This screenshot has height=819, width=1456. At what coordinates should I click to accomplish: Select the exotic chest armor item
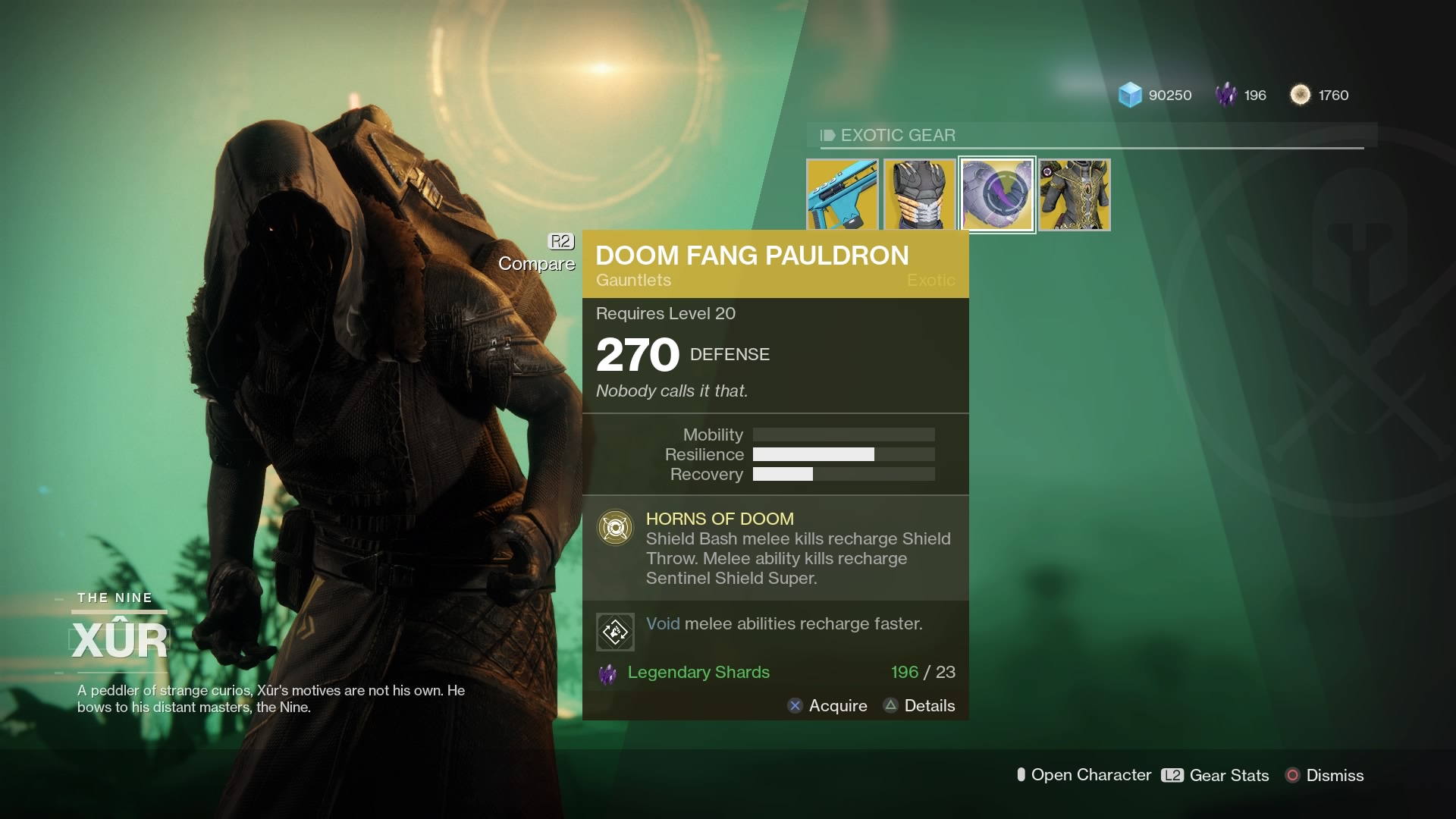pyautogui.click(x=920, y=194)
